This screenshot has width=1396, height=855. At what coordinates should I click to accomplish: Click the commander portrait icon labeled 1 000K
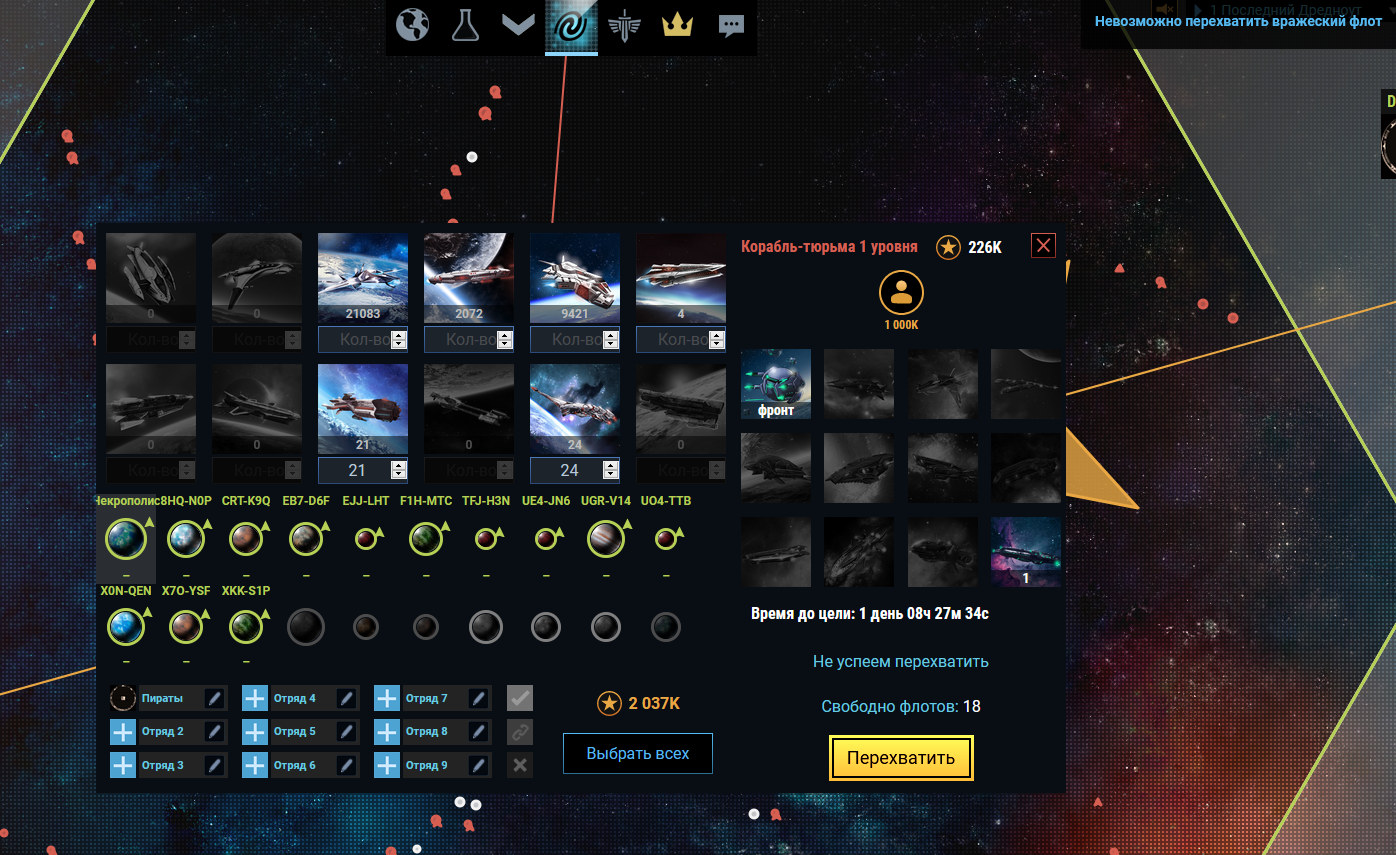click(901, 293)
